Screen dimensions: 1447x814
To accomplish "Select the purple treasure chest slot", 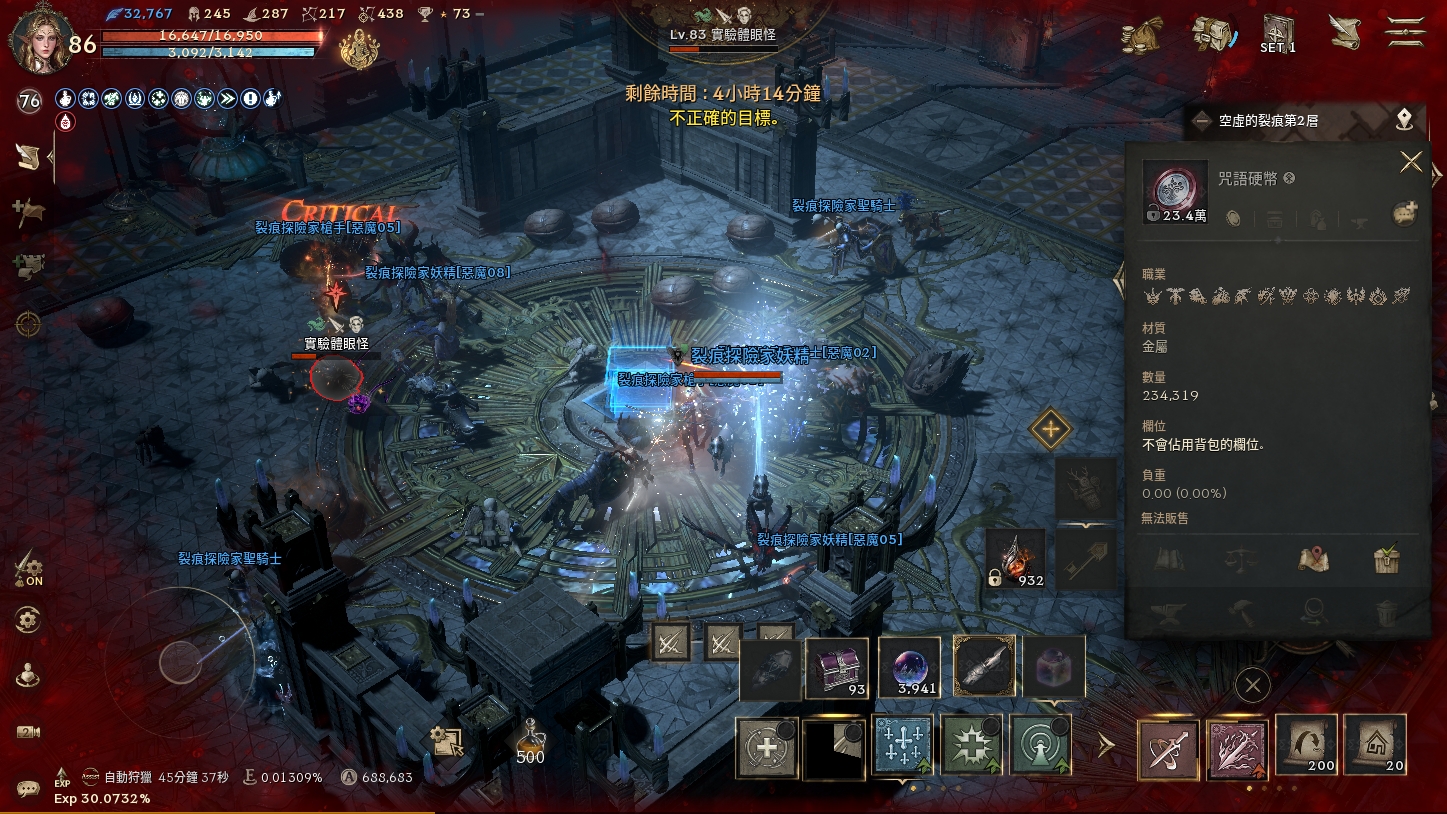I will tap(838, 667).
